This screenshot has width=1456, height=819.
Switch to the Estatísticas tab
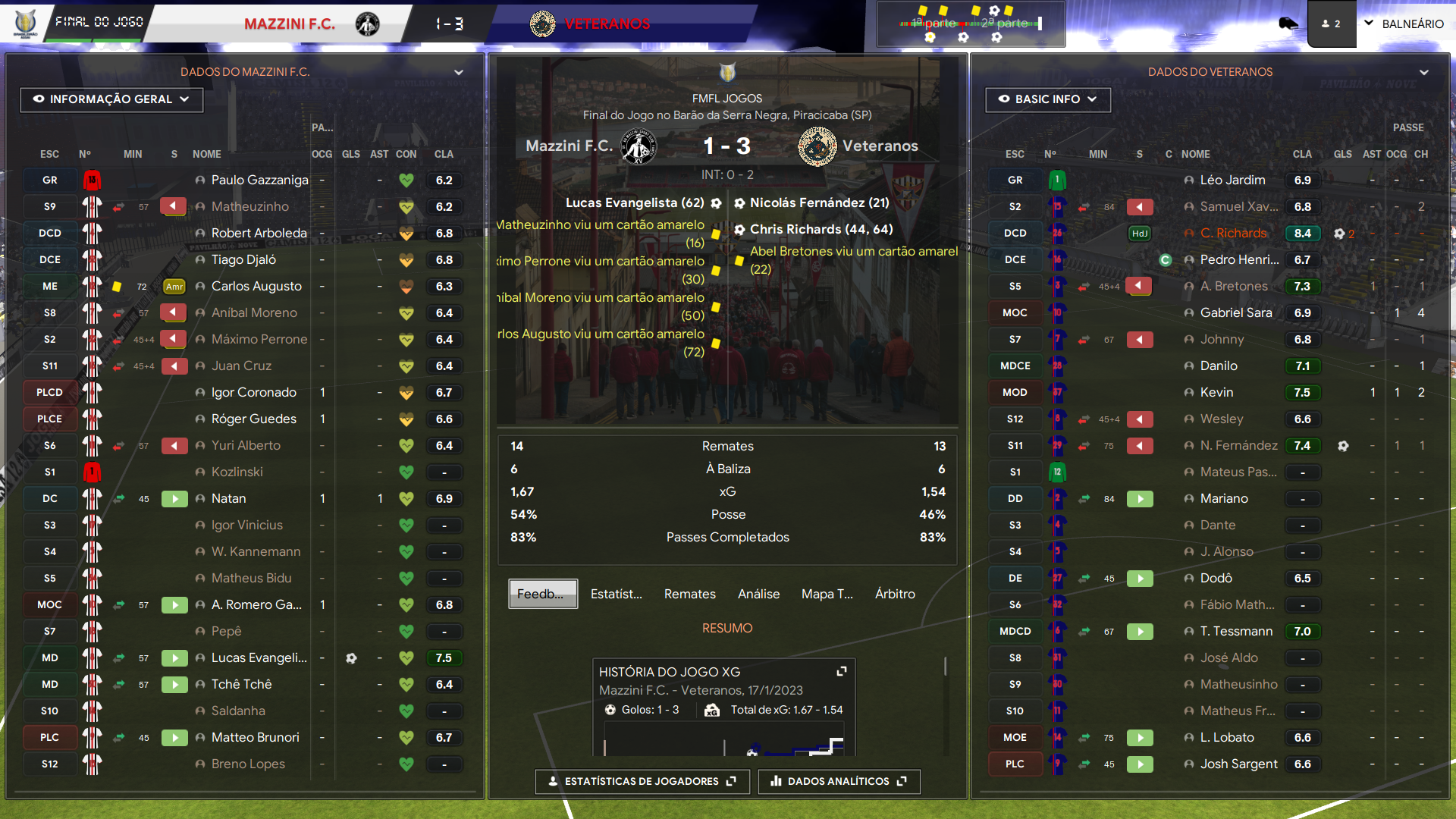616,594
